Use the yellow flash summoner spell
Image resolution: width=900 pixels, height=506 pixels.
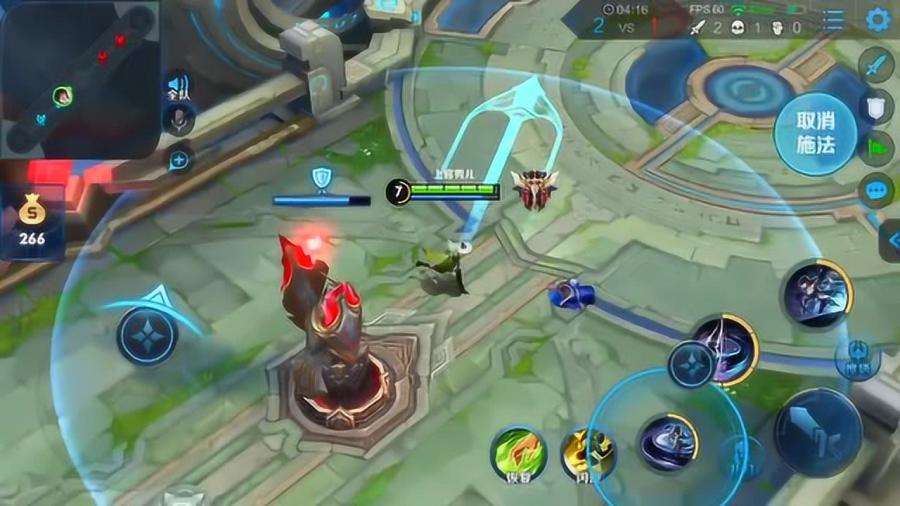[586, 455]
